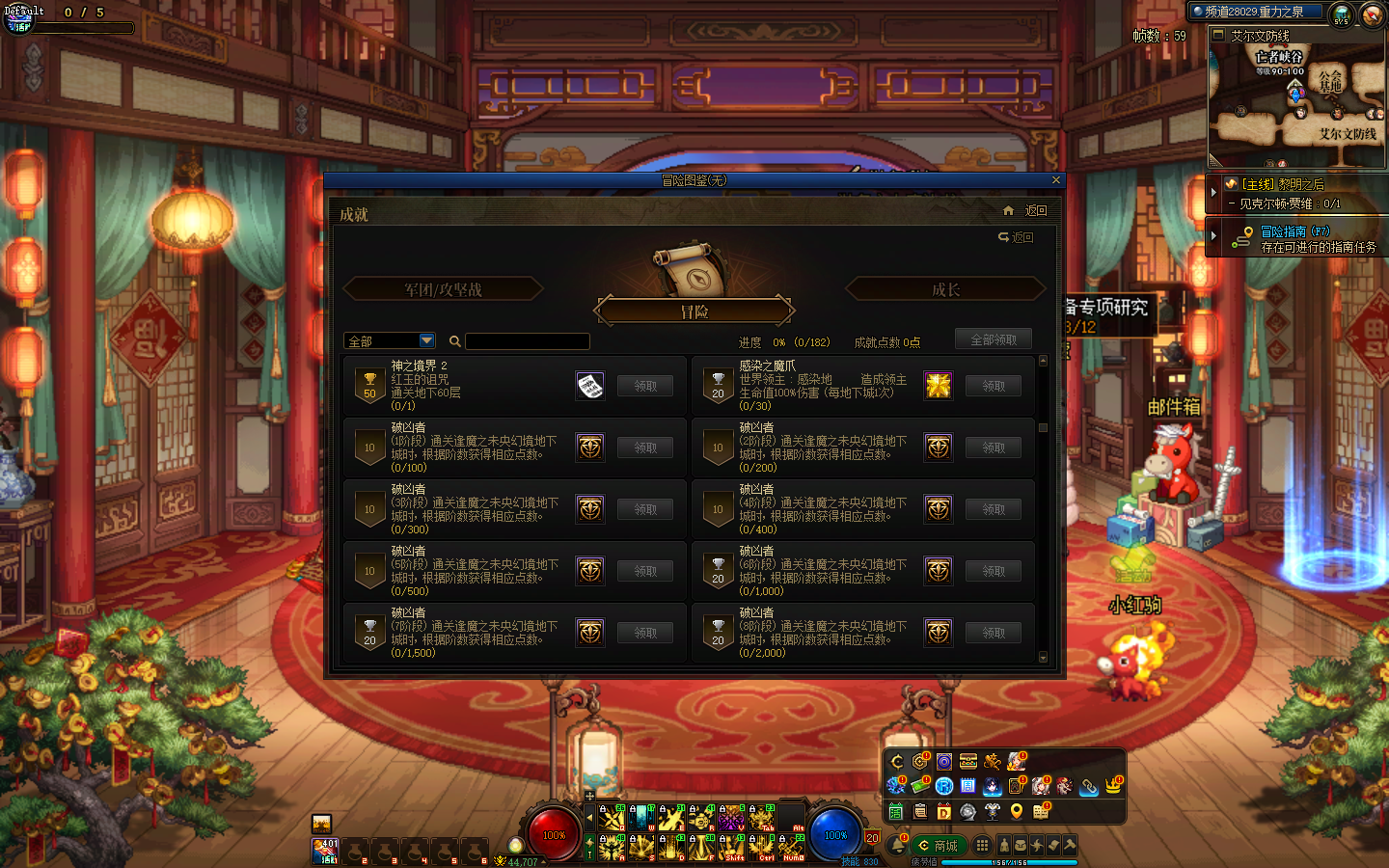
Task: Claim the 破凶者 8阶段 reward
Action: 994,633
